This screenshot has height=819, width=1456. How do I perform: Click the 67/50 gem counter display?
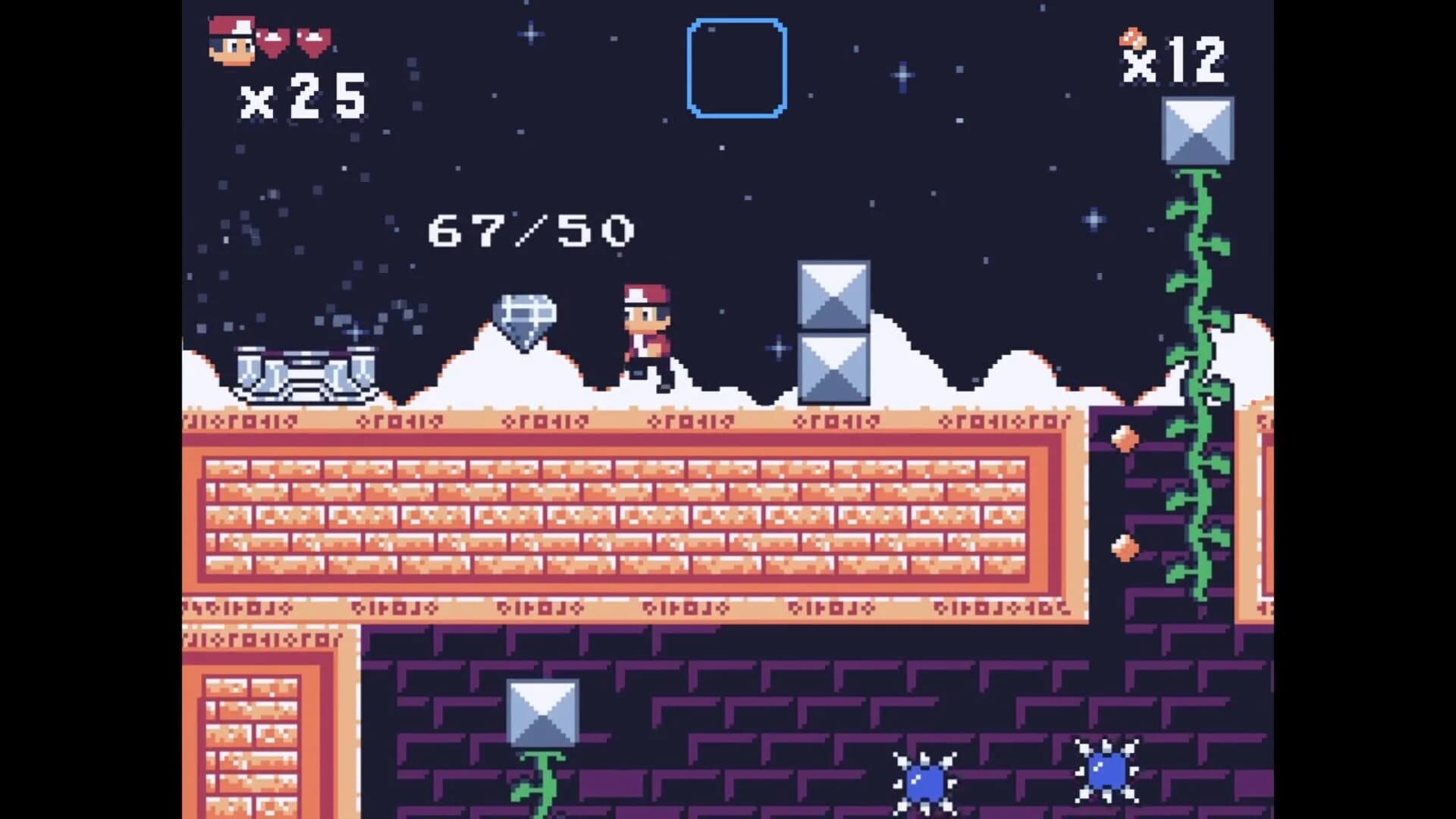(x=531, y=231)
